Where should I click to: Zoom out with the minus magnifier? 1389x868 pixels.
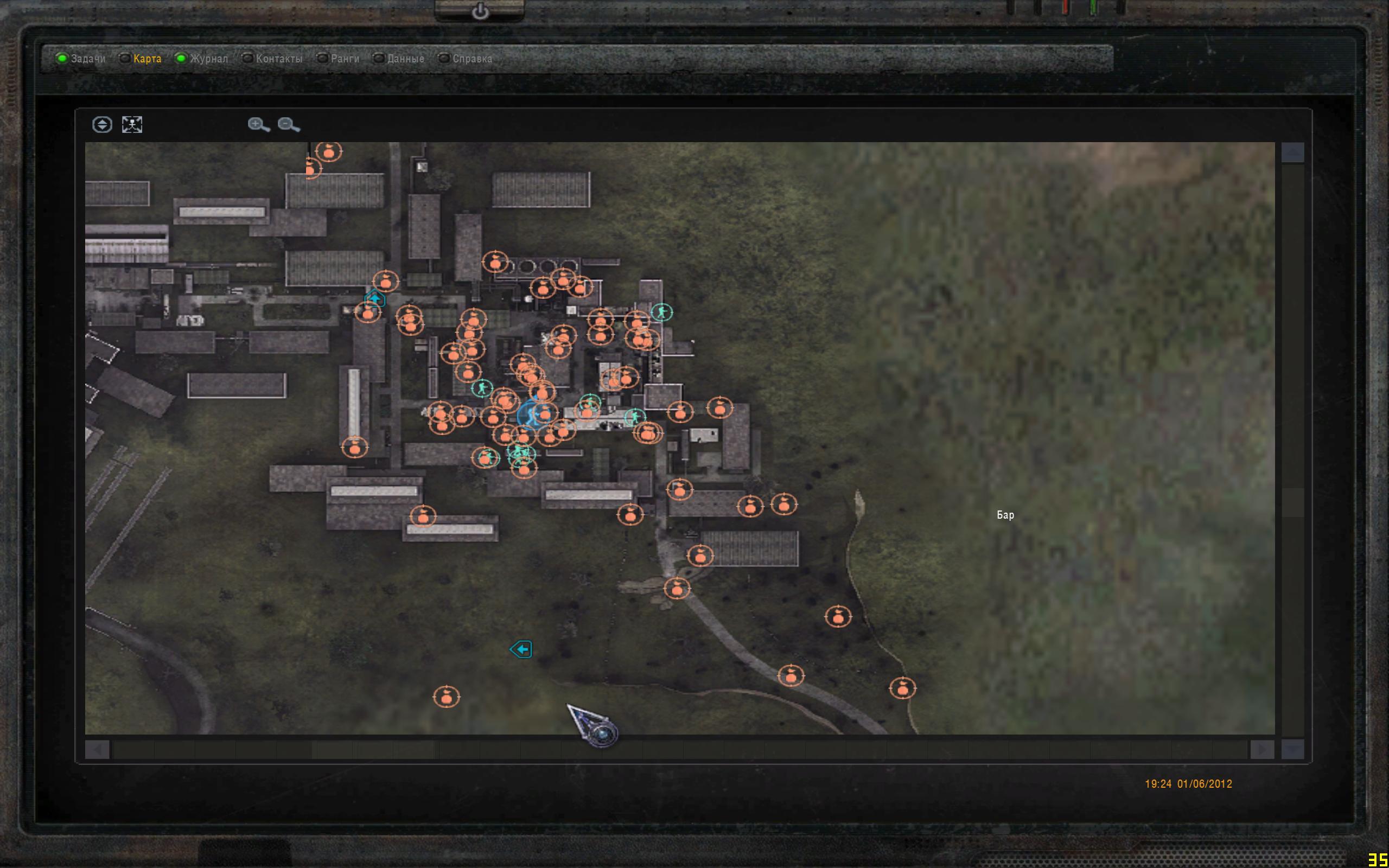[288, 125]
